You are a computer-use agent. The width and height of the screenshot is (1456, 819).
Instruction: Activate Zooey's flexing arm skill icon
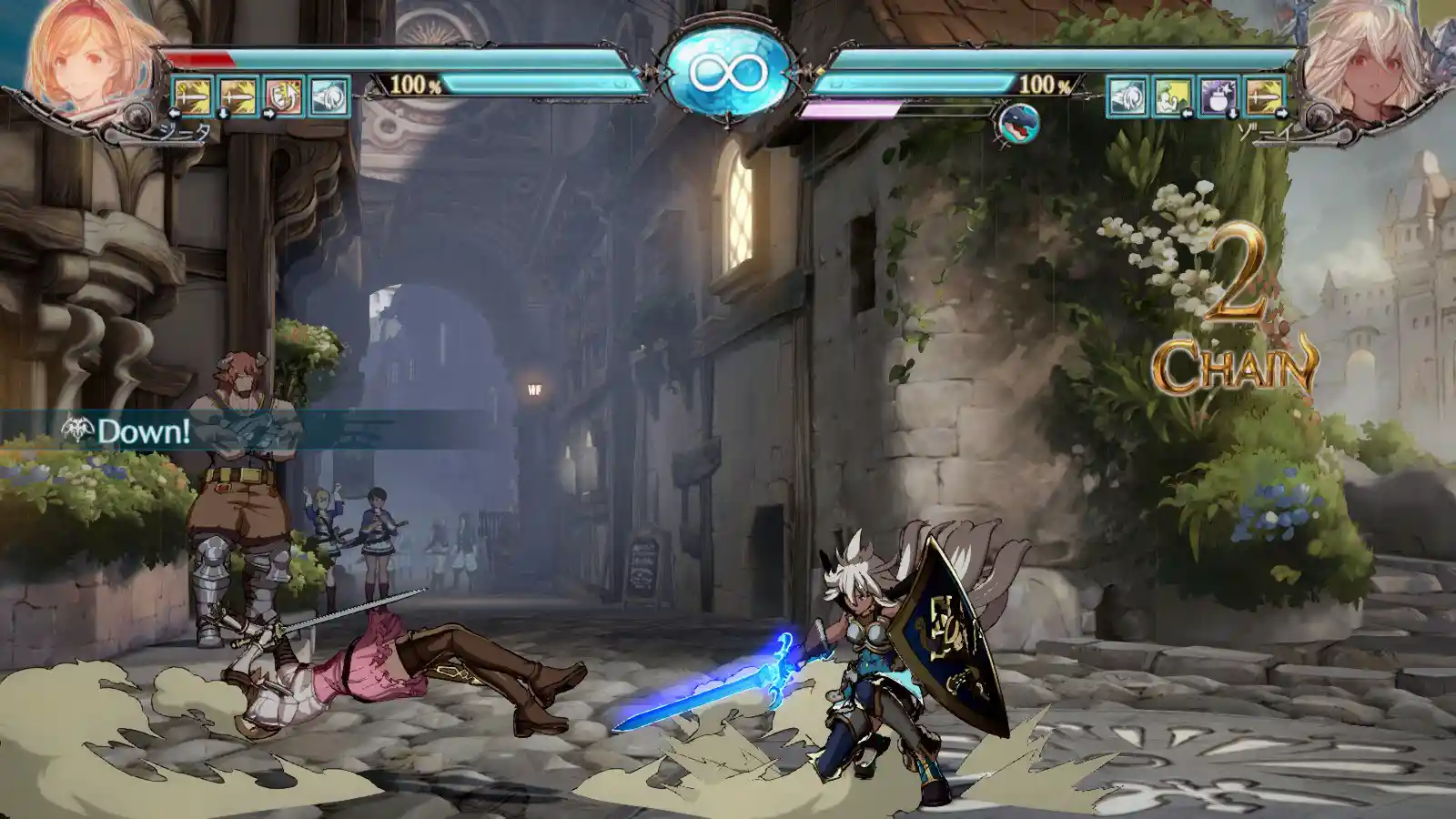[x=1172, y=96]
